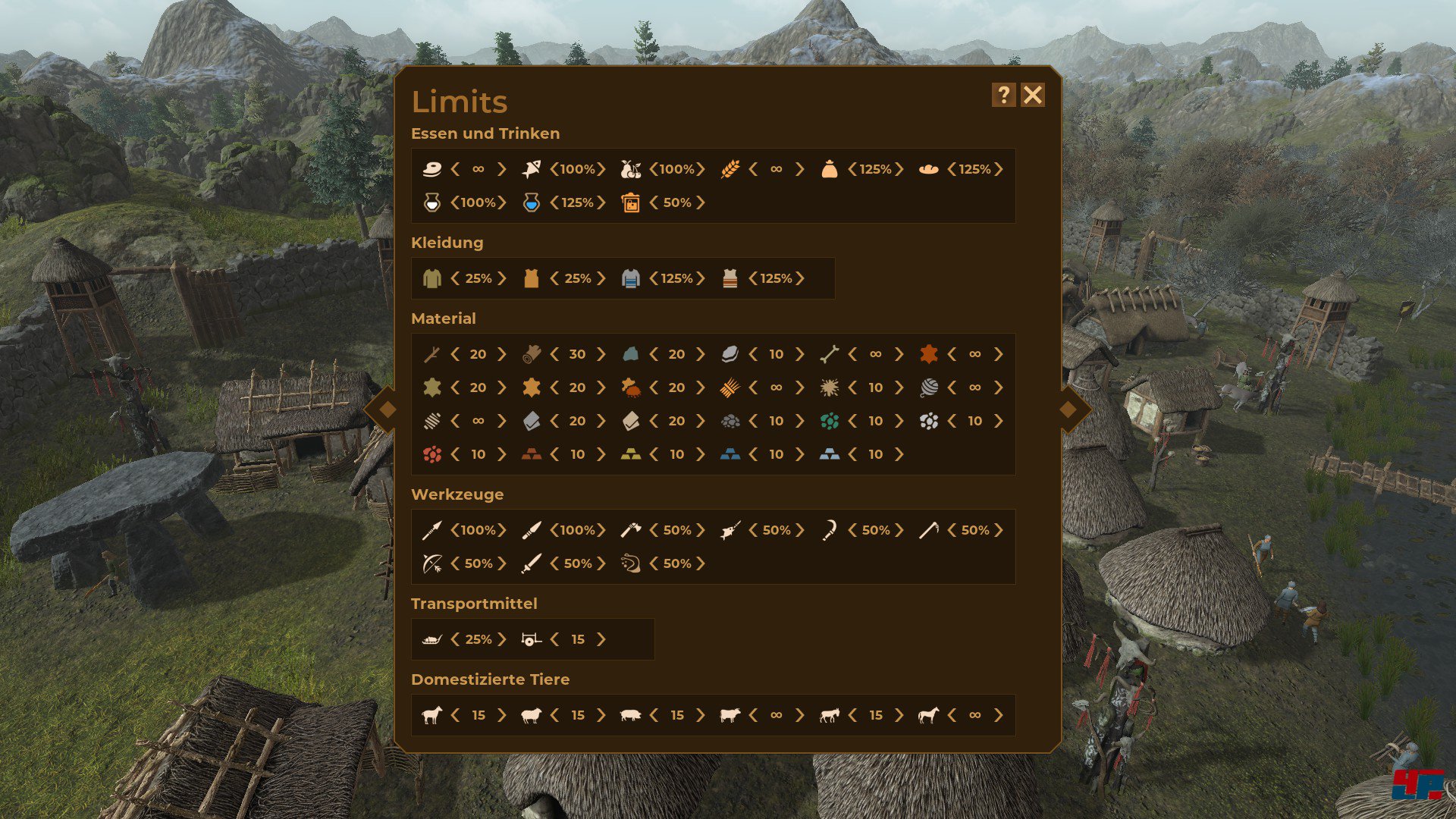This screenshot has width=1456, height=819.
Task: Increase the cart limit past 15
Action: [601, 639]
